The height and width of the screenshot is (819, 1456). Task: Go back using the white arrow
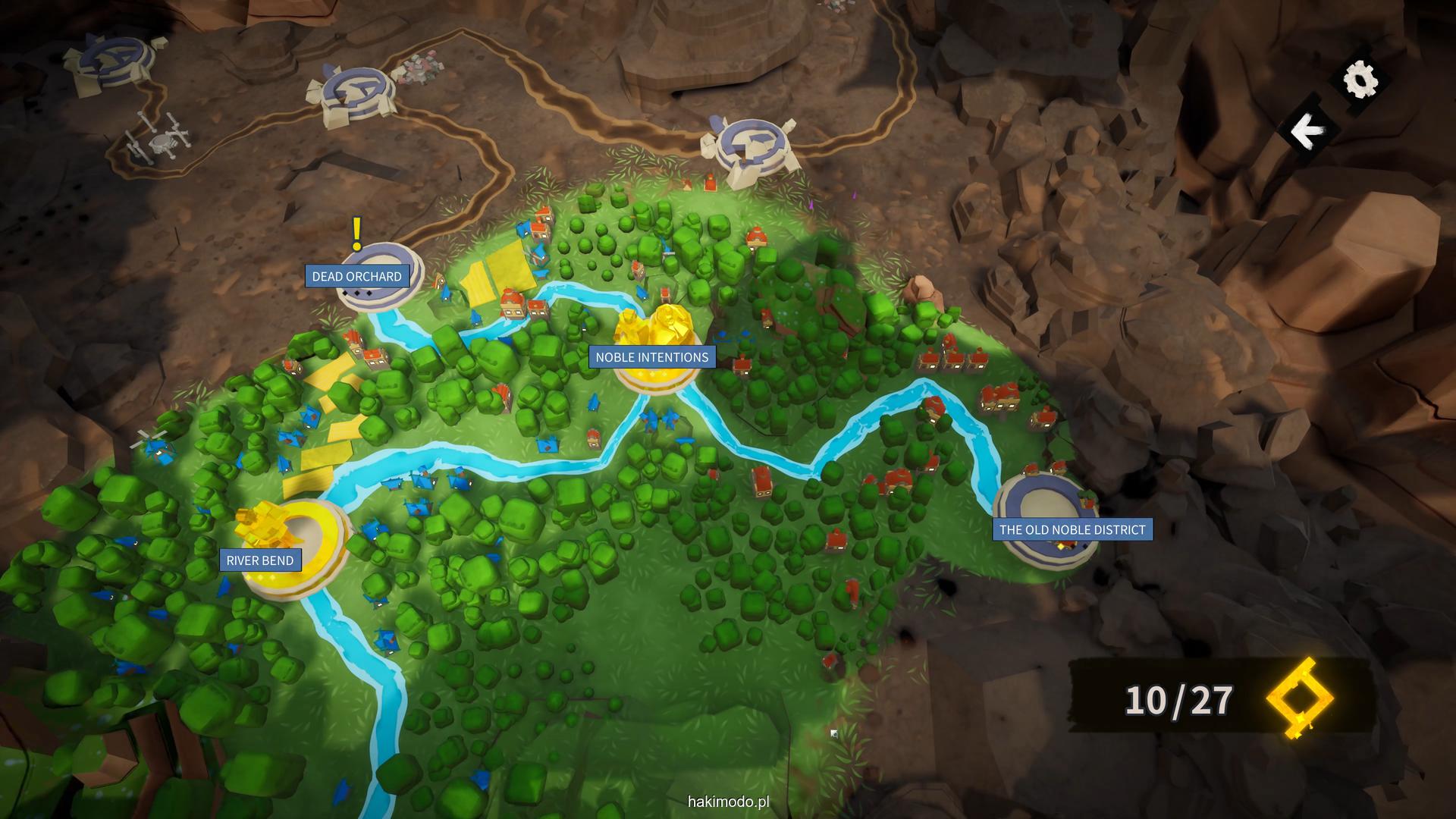[x=1305, y=132]
